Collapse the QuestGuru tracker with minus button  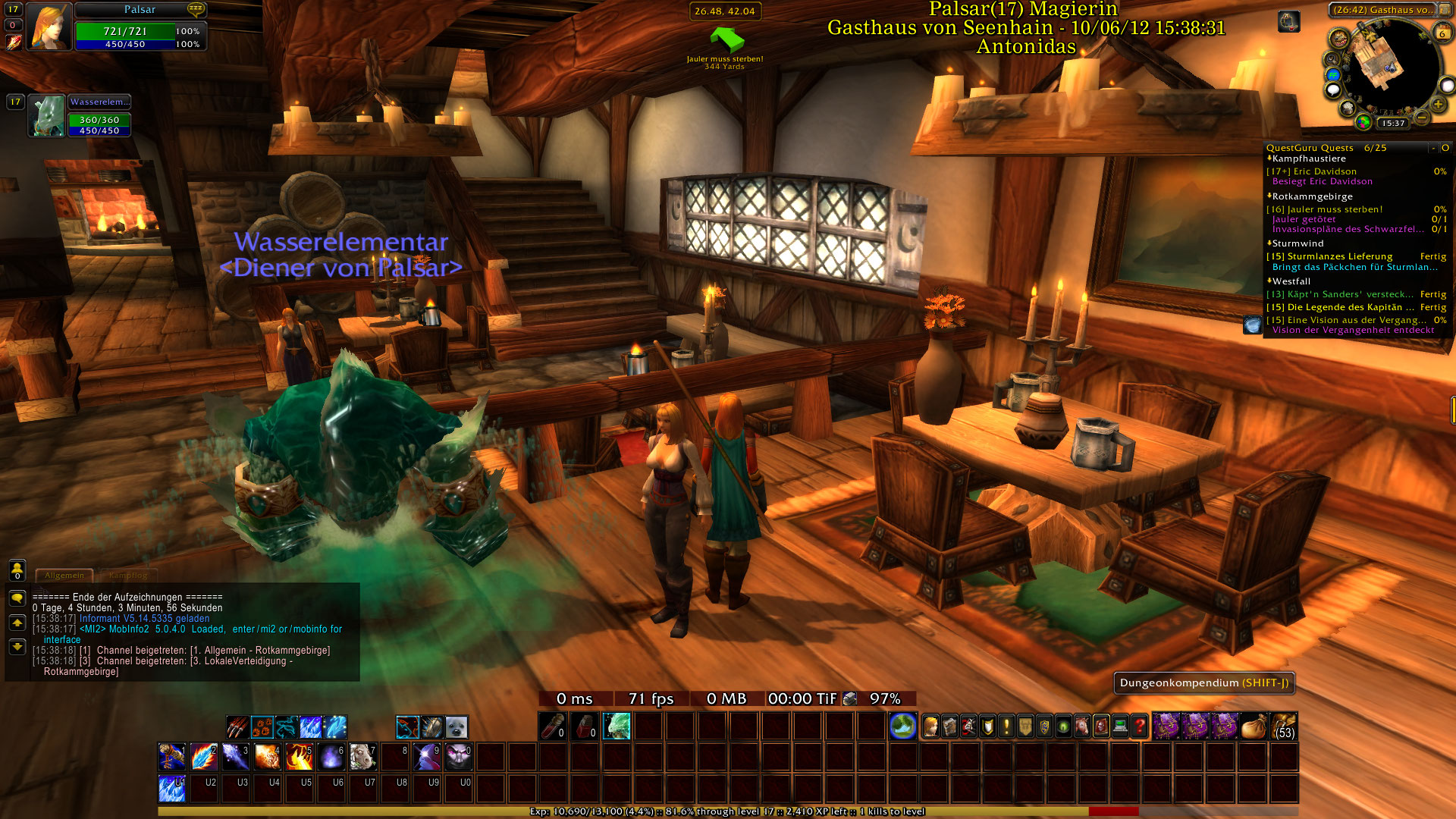tap(1433, 148)
